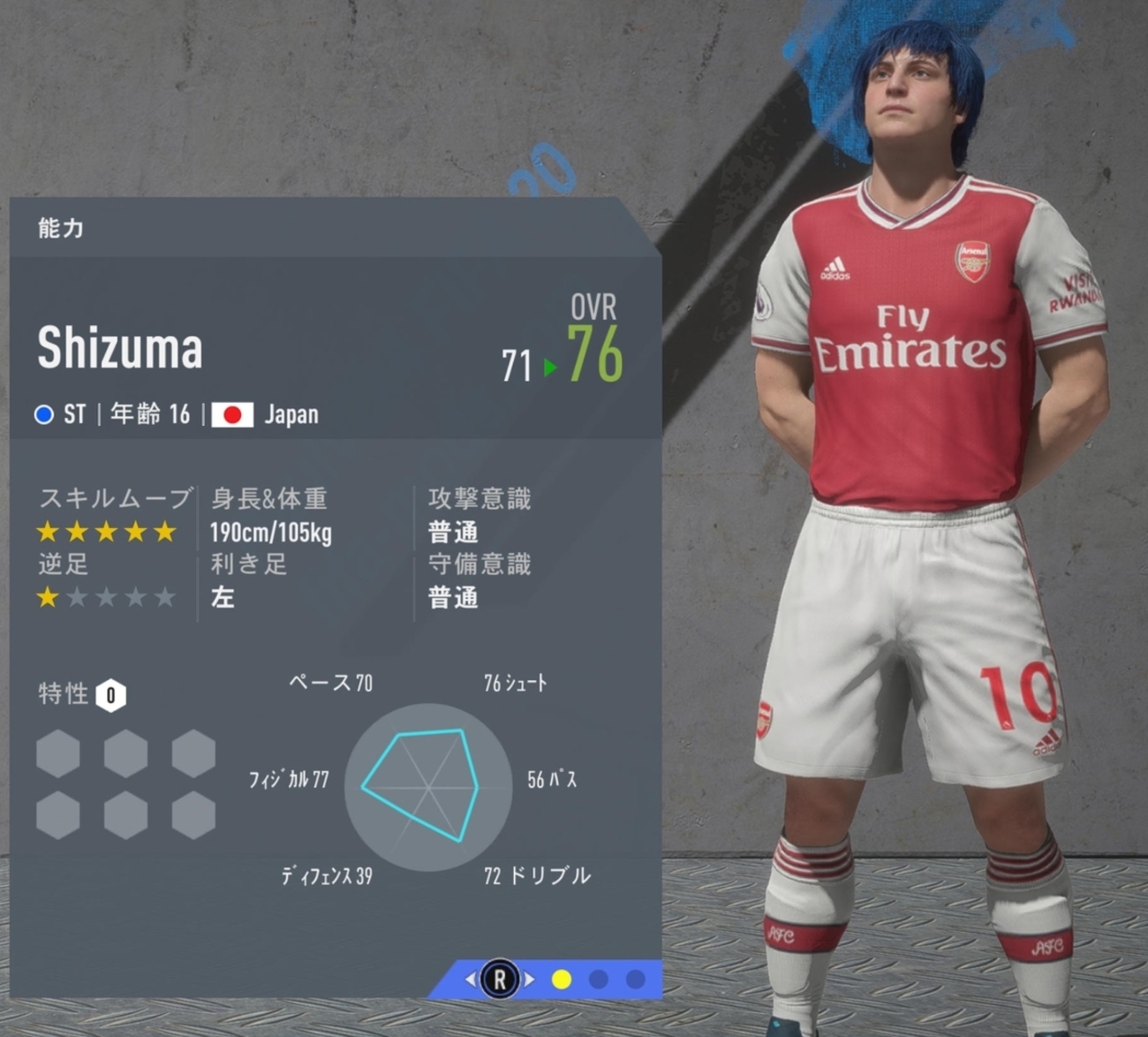Jump to the last page indicator dot
Image resolution: width=1148 pixels, height=1037 pixels.
[635, 980]
